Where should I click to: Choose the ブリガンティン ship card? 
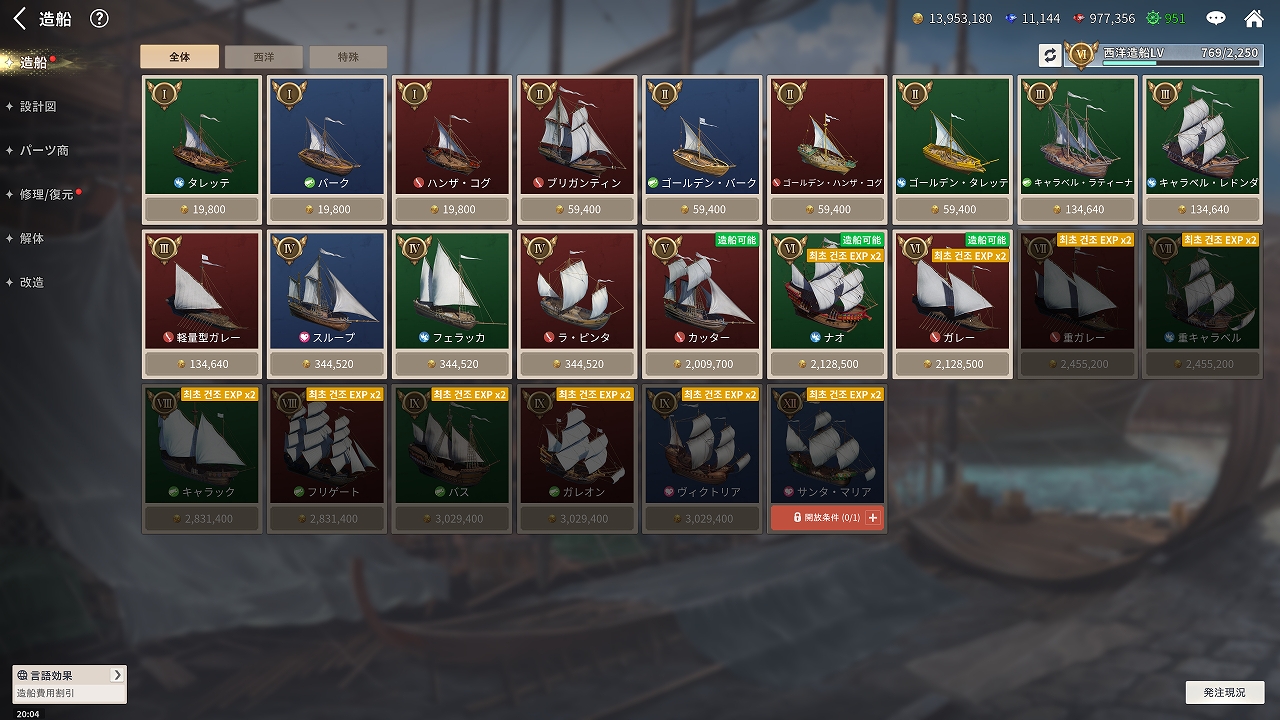click(x=577, y=137)
